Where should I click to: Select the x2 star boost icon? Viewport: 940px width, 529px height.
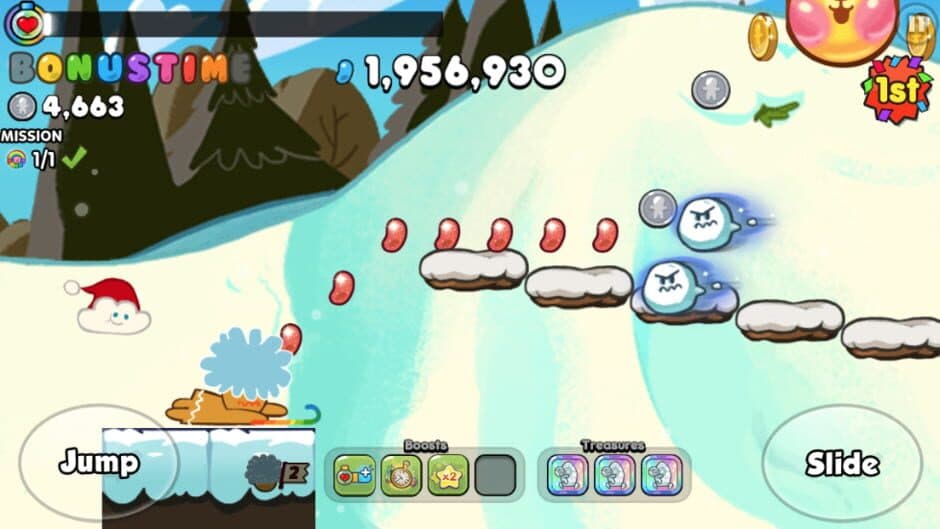click(x=448, y=475)
